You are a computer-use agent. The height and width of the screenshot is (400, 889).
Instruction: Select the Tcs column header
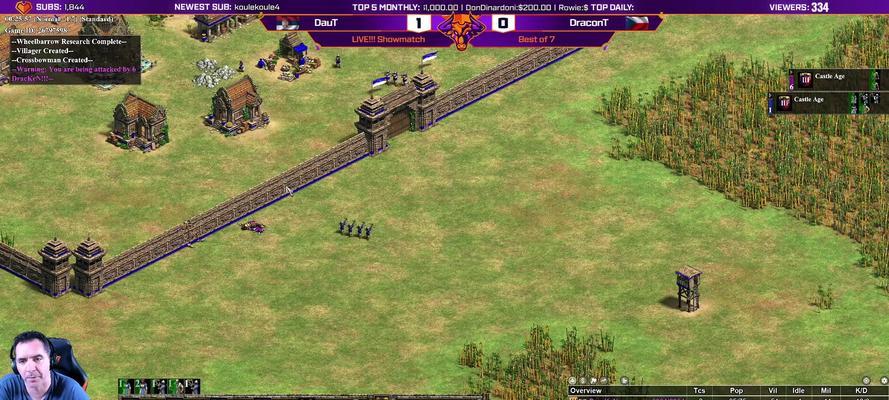tap(700, 391)
